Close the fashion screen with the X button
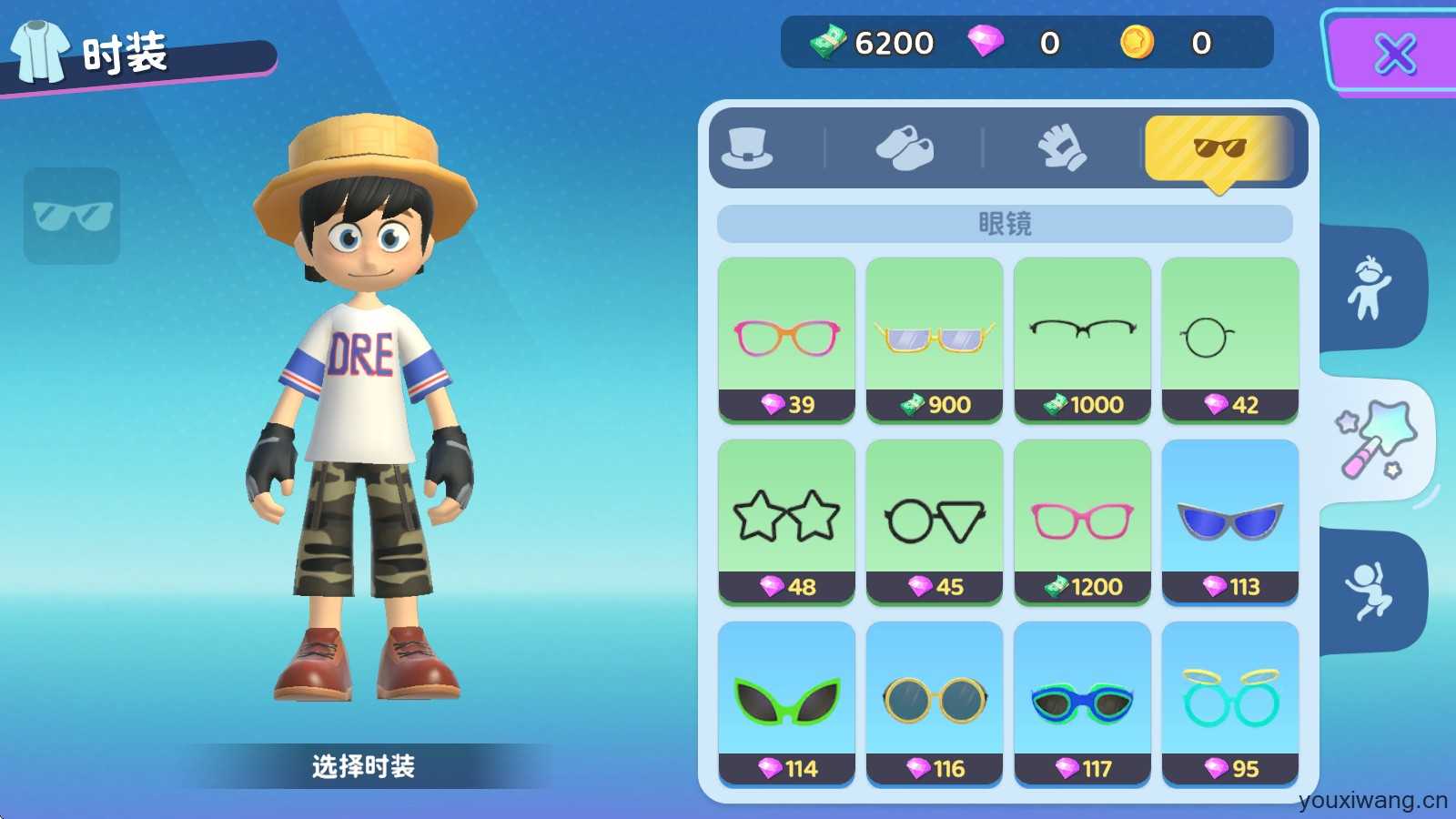1456x819 pixels. (1394, 53)
